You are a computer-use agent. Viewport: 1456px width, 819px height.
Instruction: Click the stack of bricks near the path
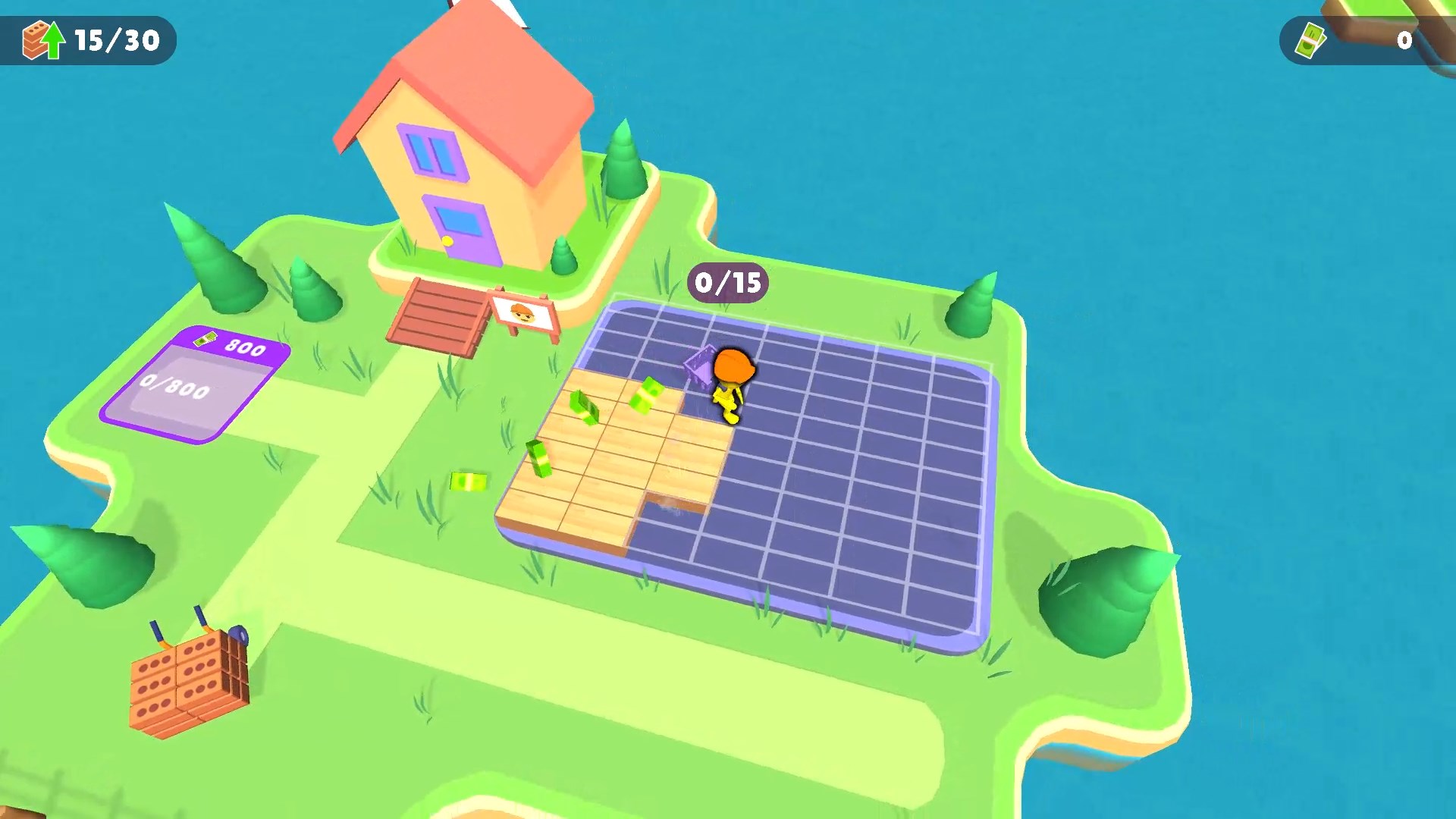click(x=190, y=682)
